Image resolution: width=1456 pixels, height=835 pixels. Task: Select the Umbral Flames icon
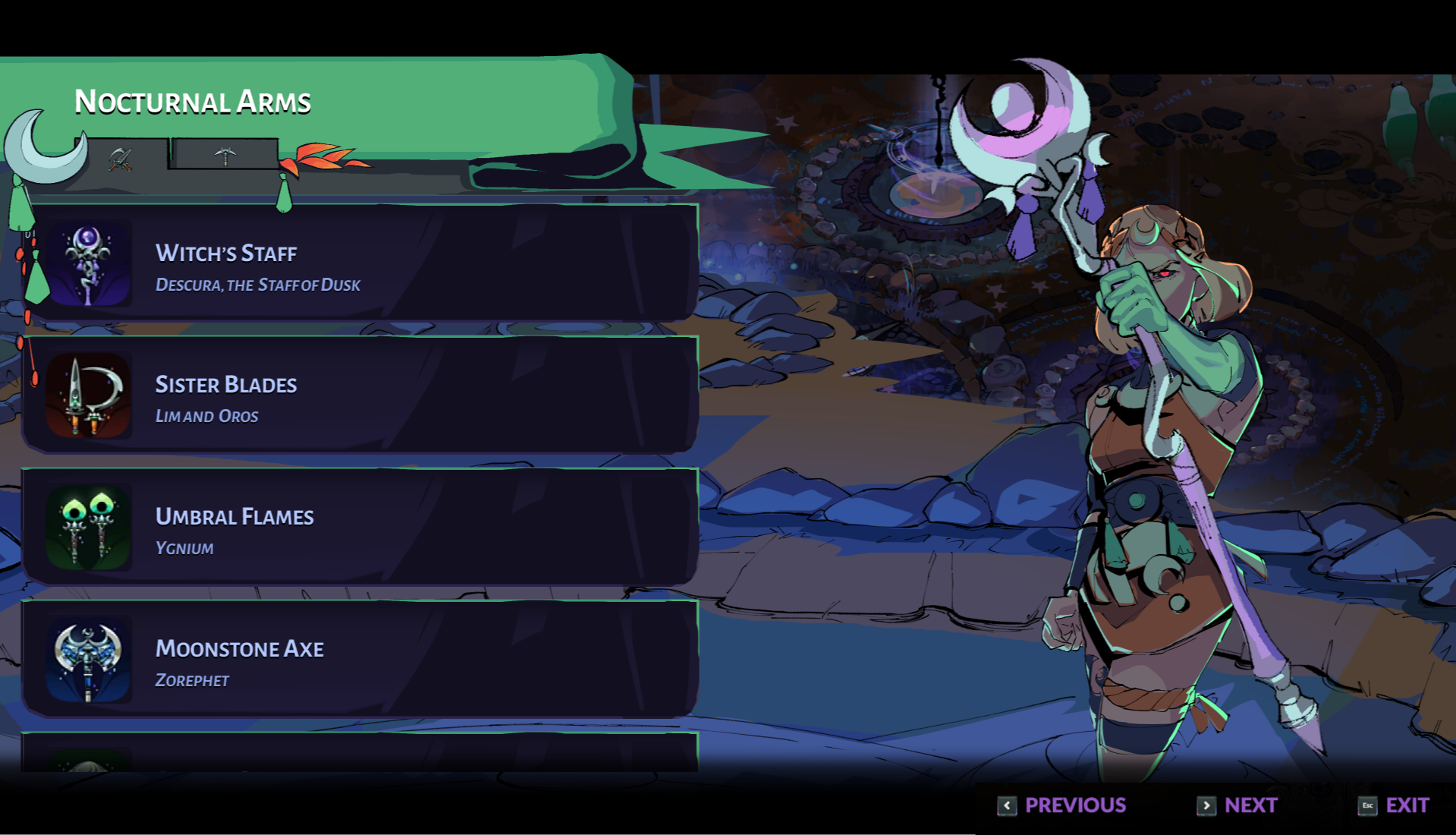point(89,525)
